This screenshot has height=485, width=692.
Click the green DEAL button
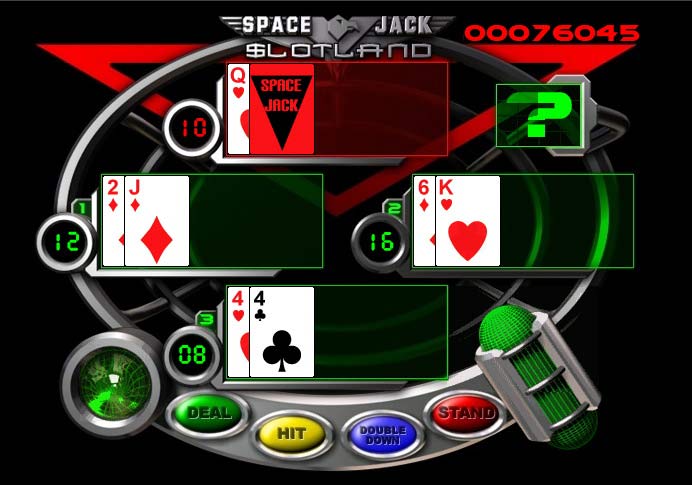[208, 412]
